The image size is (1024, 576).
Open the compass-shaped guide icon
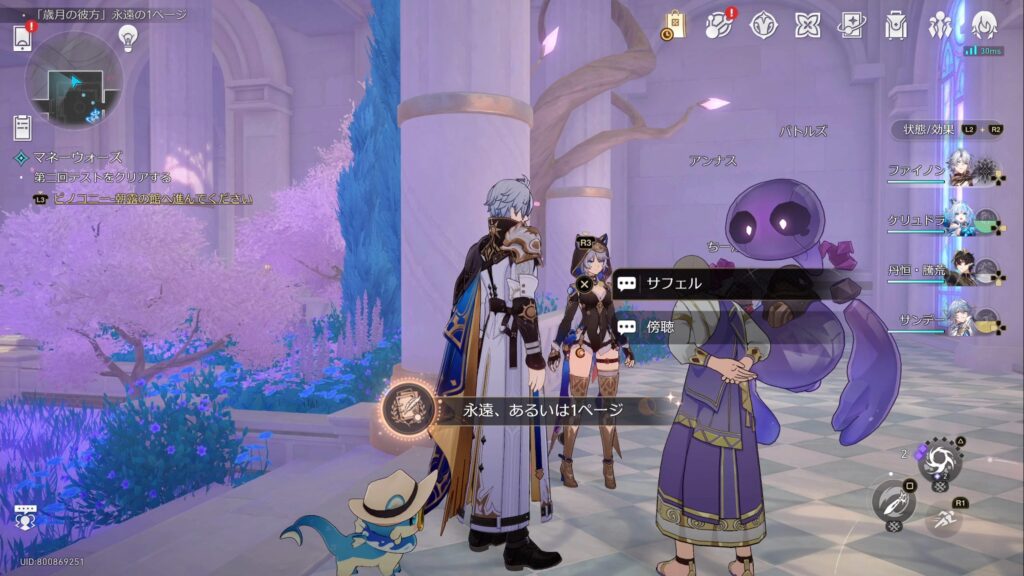point(764,24)
